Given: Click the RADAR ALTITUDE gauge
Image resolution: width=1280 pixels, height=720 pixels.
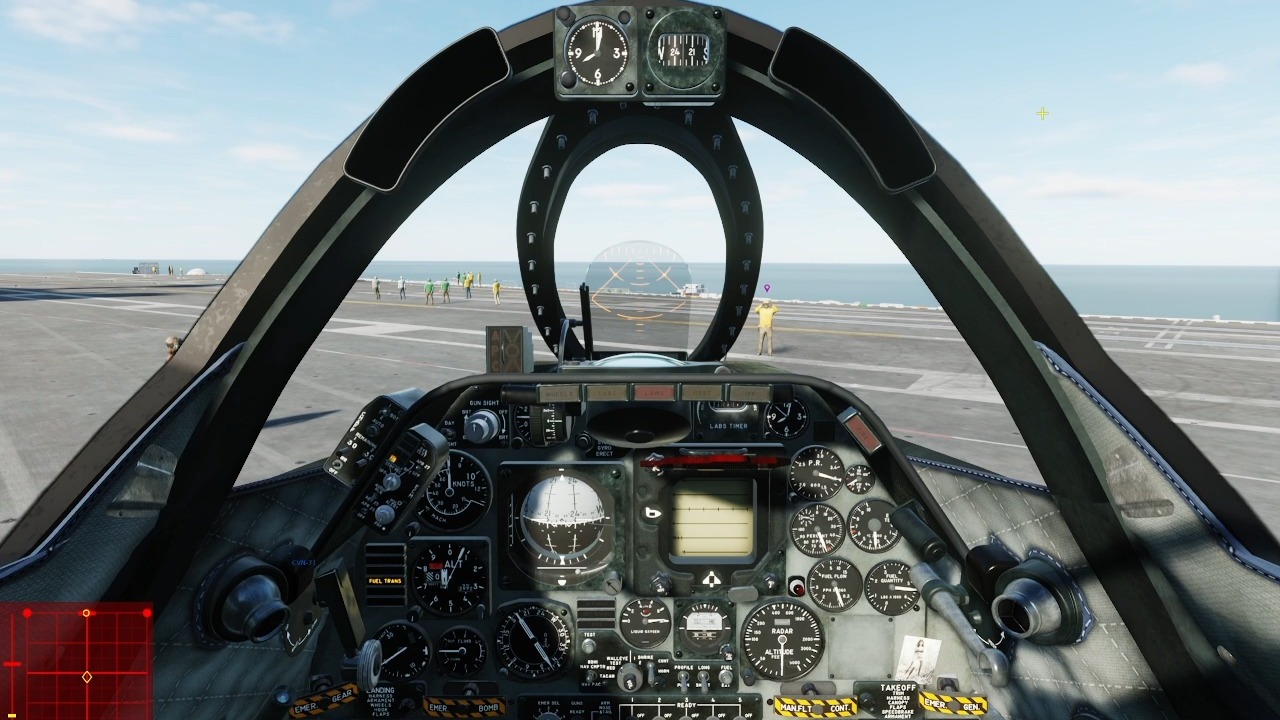Looking at the screenshot, I should coord(782,639).
